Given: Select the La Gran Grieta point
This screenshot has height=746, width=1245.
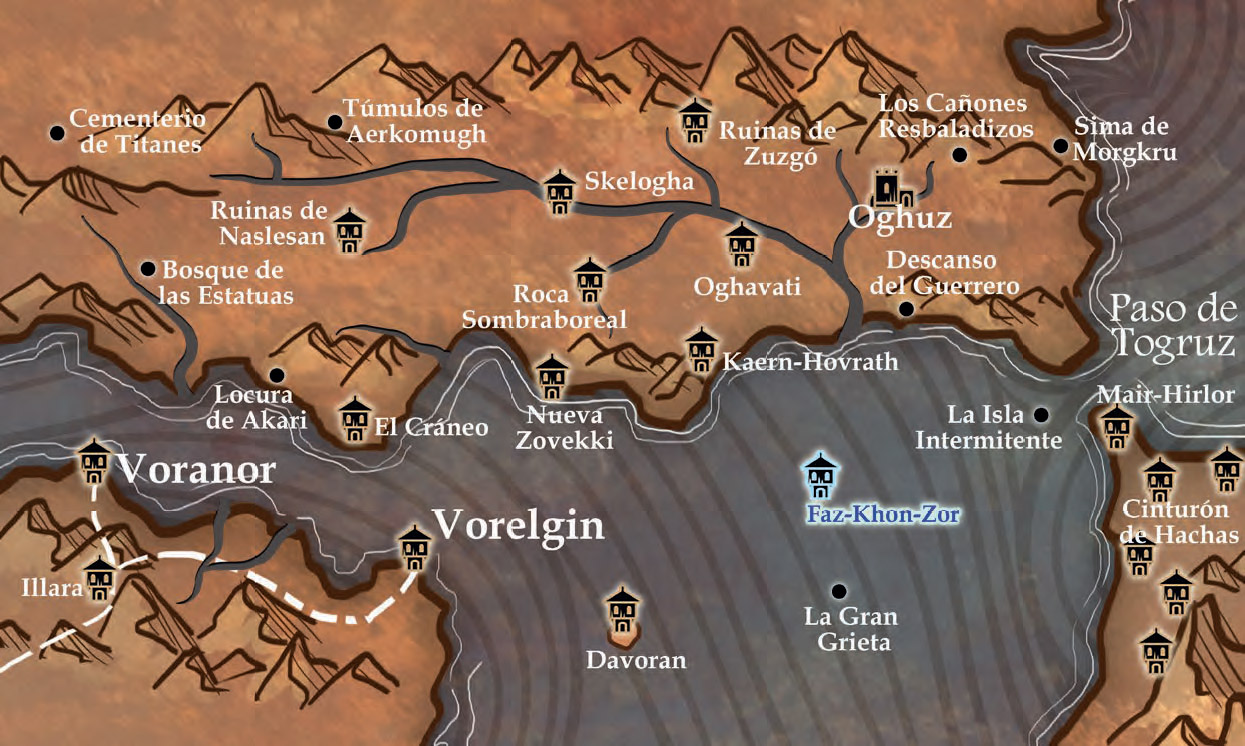Looking at the screenshot, I should click(x=838, y=591).
